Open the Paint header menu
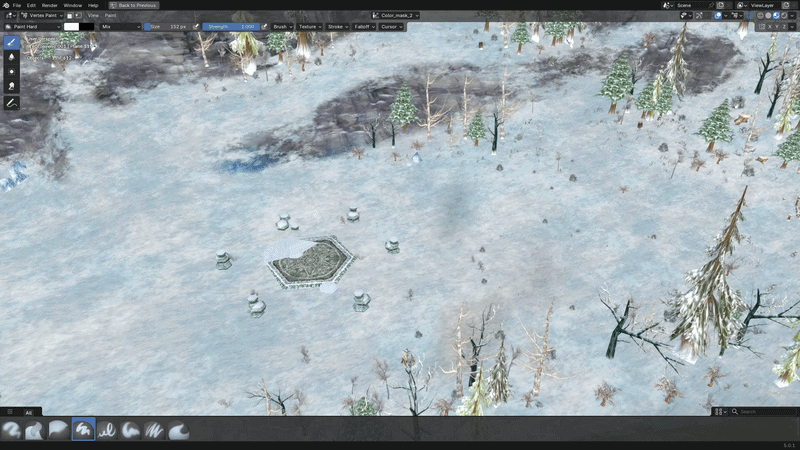The image size is (800, 450). click(111, 16)
